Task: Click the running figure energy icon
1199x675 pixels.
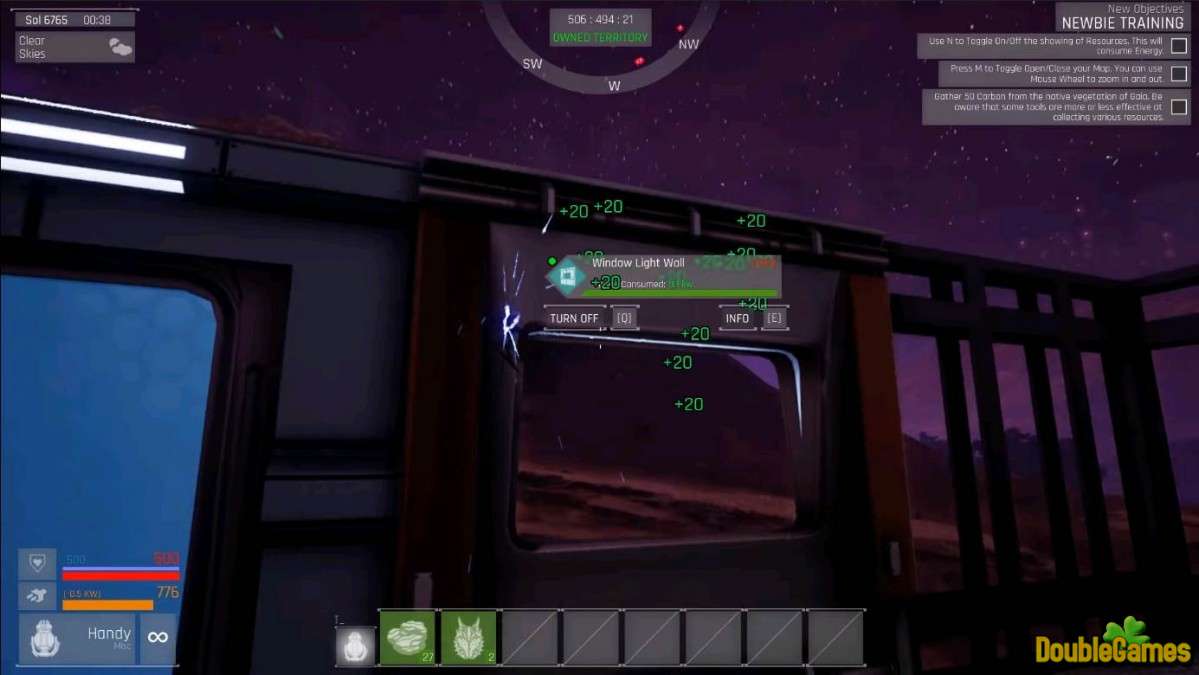Action: 37,596
